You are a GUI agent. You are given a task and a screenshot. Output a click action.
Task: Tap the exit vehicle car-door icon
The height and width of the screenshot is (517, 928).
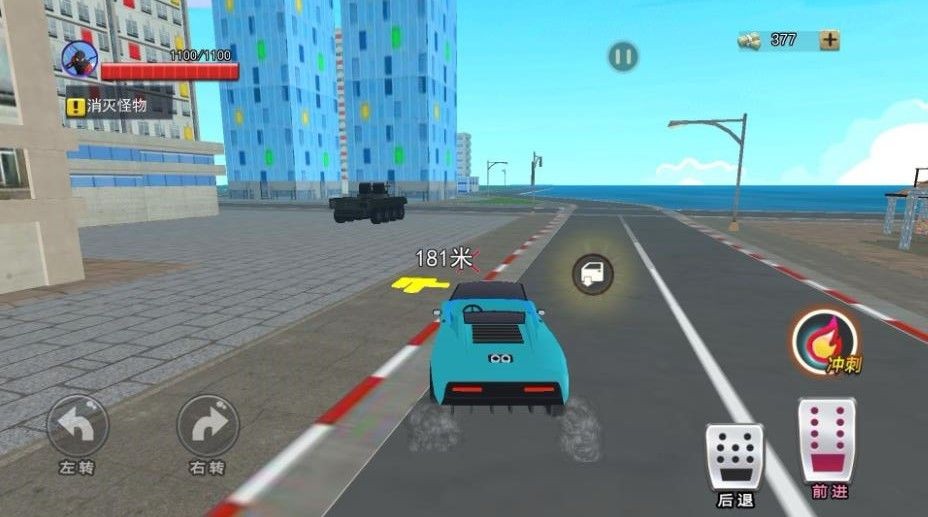pyautogui.click(x=593, y=273)
